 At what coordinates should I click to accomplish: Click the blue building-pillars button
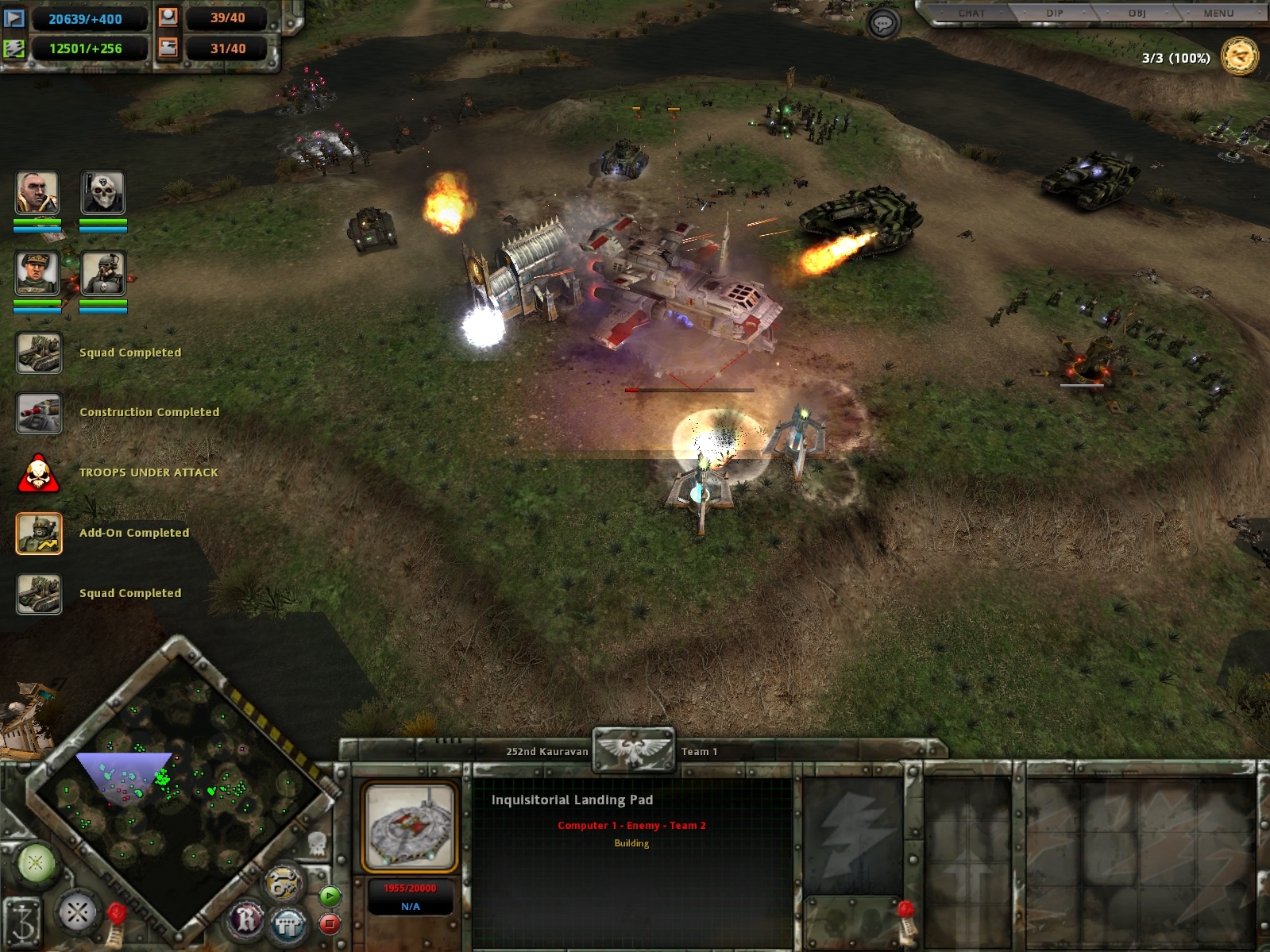(288, 923)
